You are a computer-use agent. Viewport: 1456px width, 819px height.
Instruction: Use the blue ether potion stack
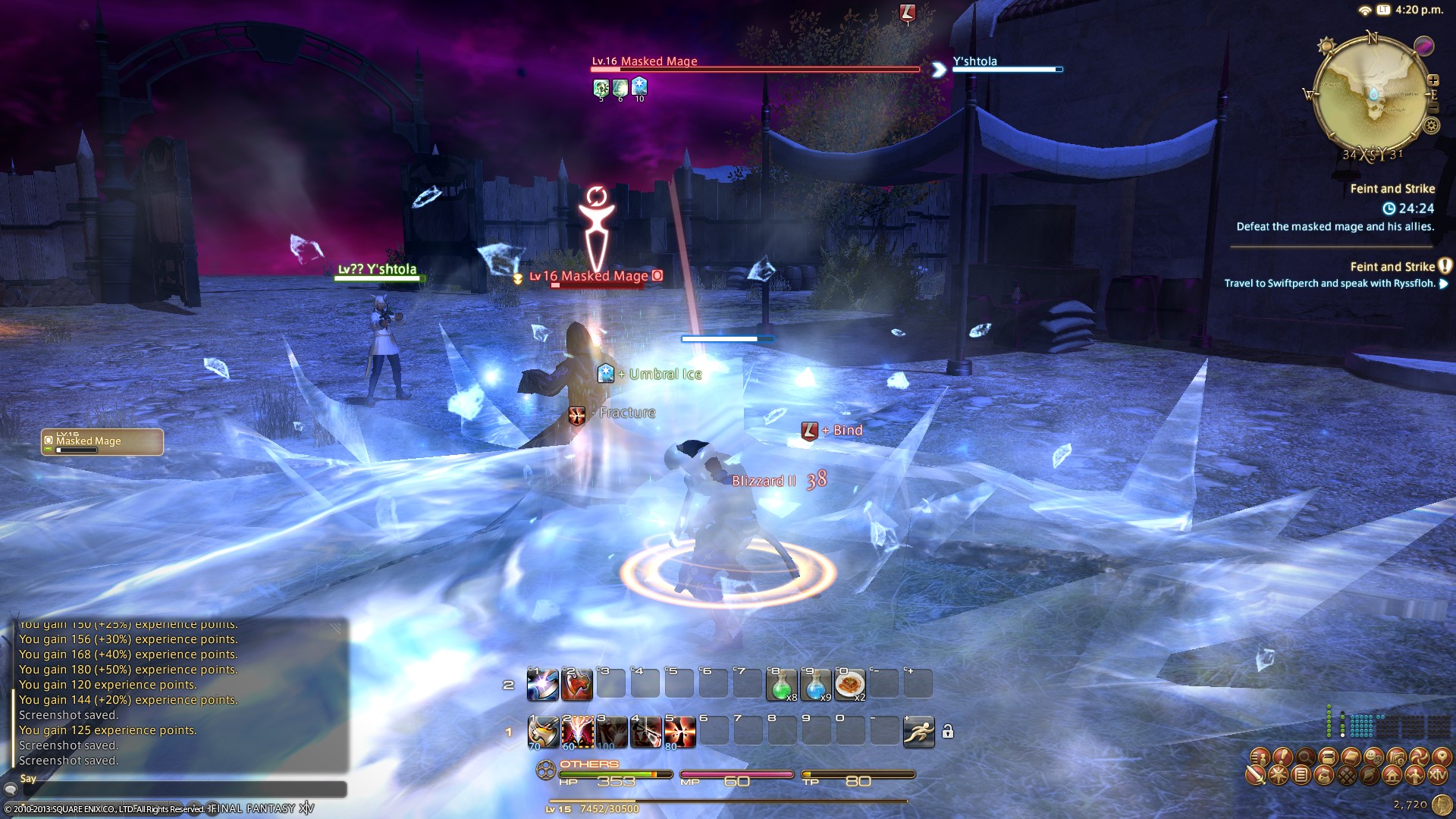[815, 684]
